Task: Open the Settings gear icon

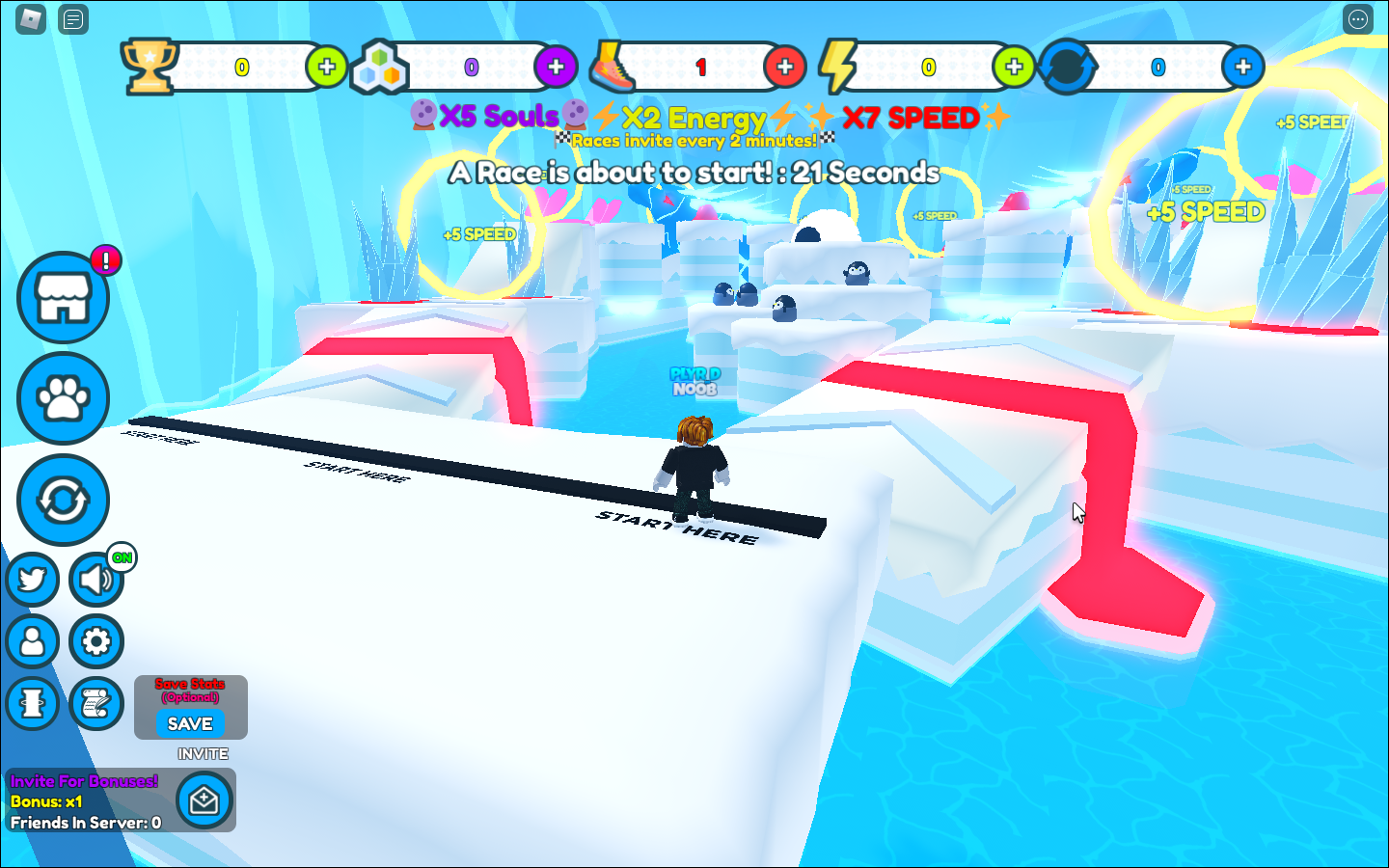Action: [95, 641]
